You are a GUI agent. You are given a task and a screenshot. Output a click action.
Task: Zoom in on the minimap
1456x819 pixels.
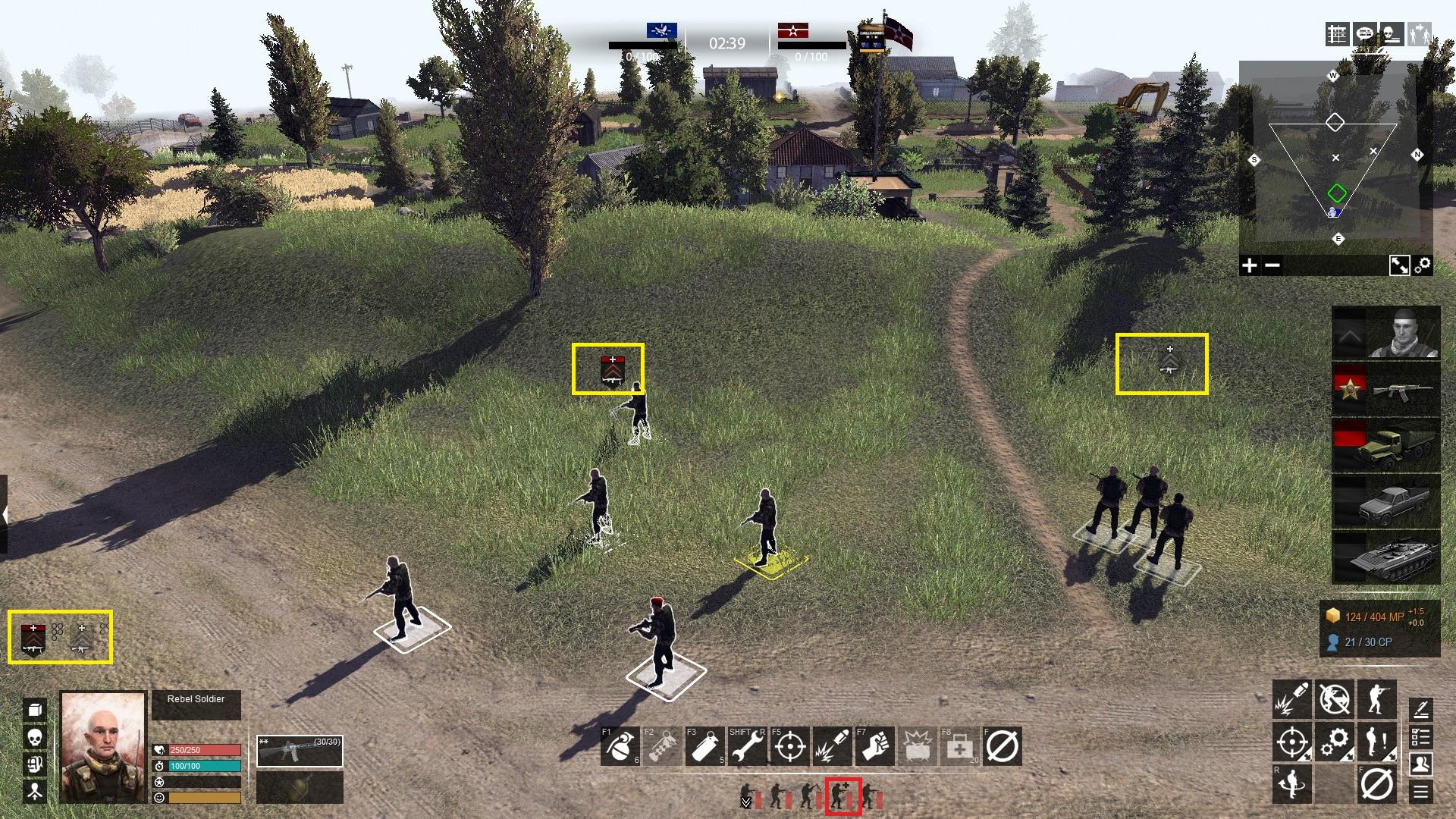(x=1249, y=265)
